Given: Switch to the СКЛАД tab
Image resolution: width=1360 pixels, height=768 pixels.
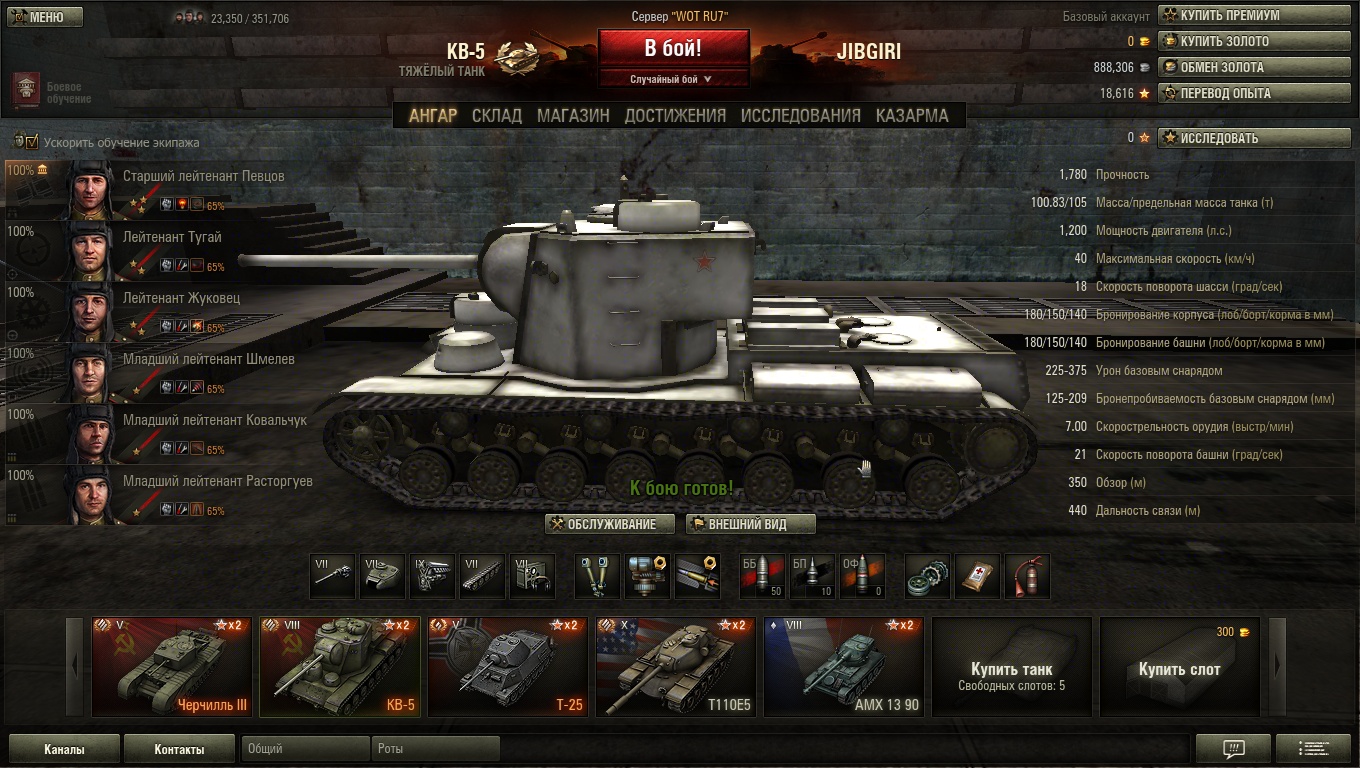Looking at the screenshot, I should [x=496, y=116].
